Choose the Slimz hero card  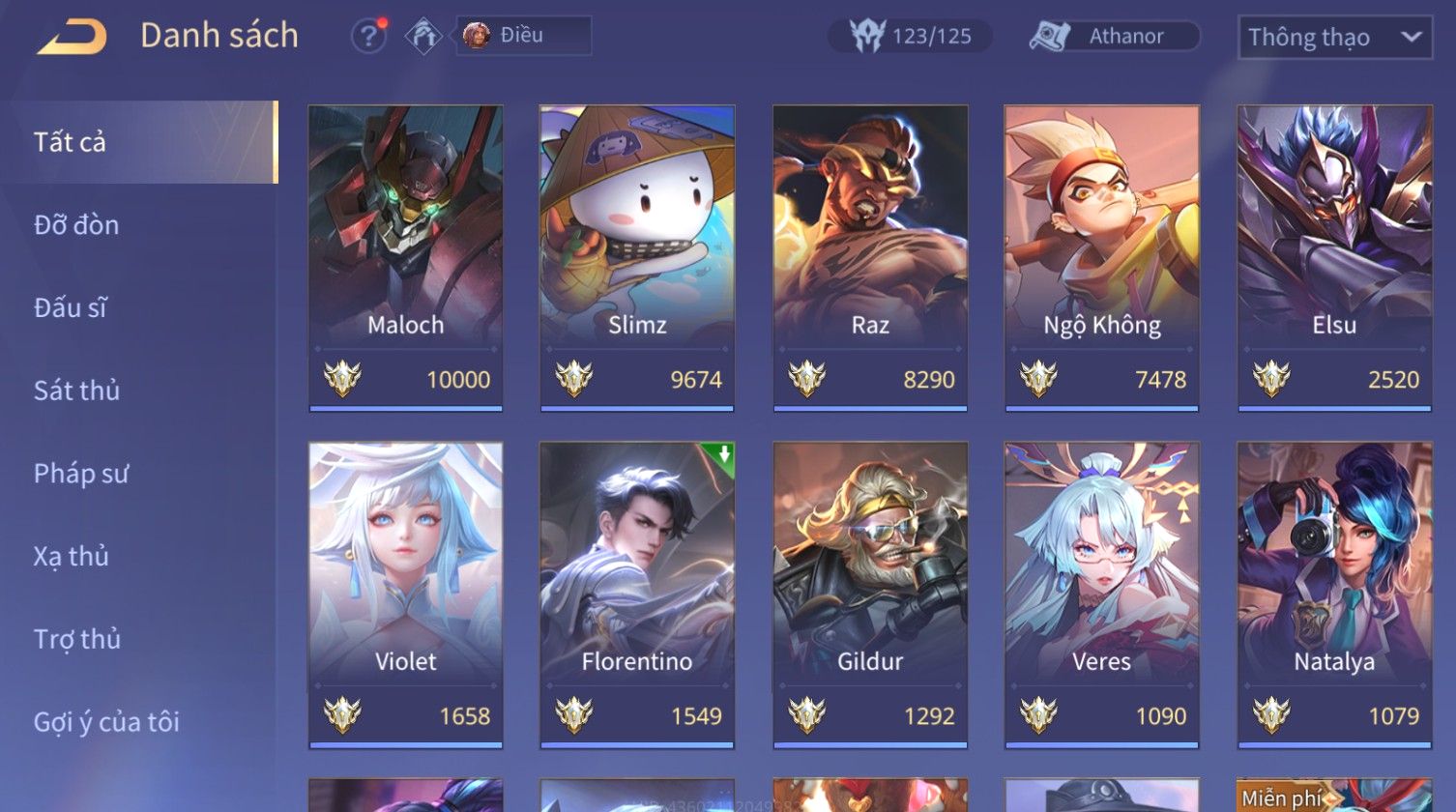tap(637, 258)
